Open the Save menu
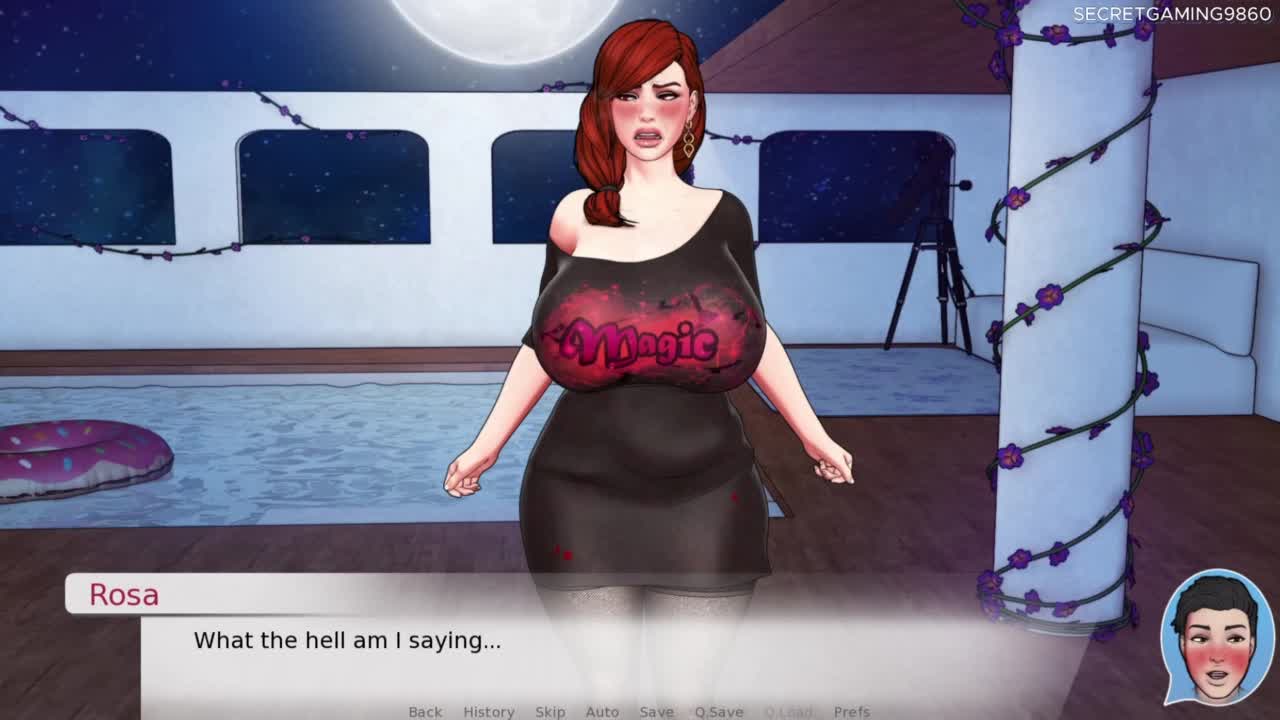 (656, 711)
